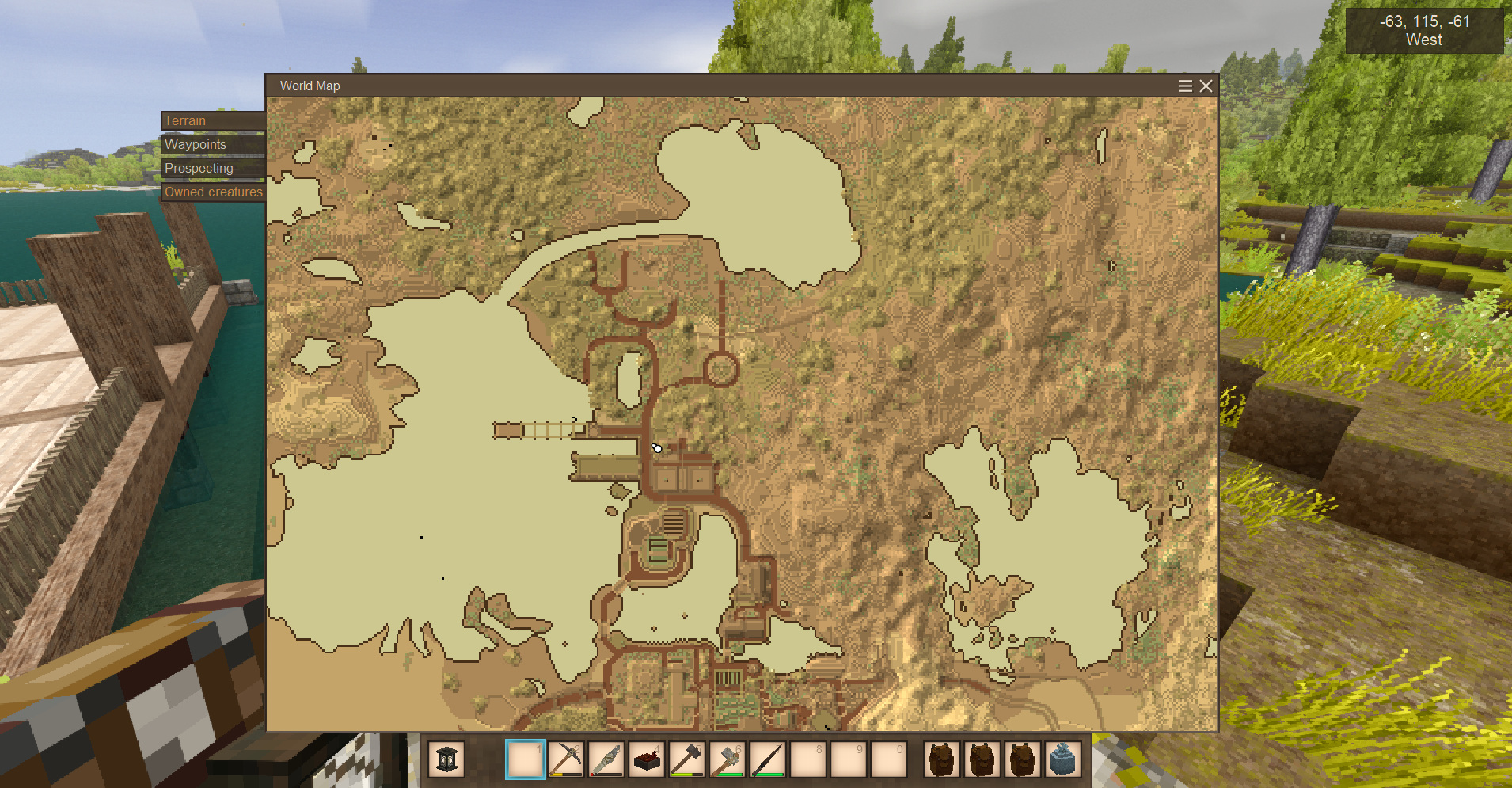Click the white player marker on map

coord(657,448)
